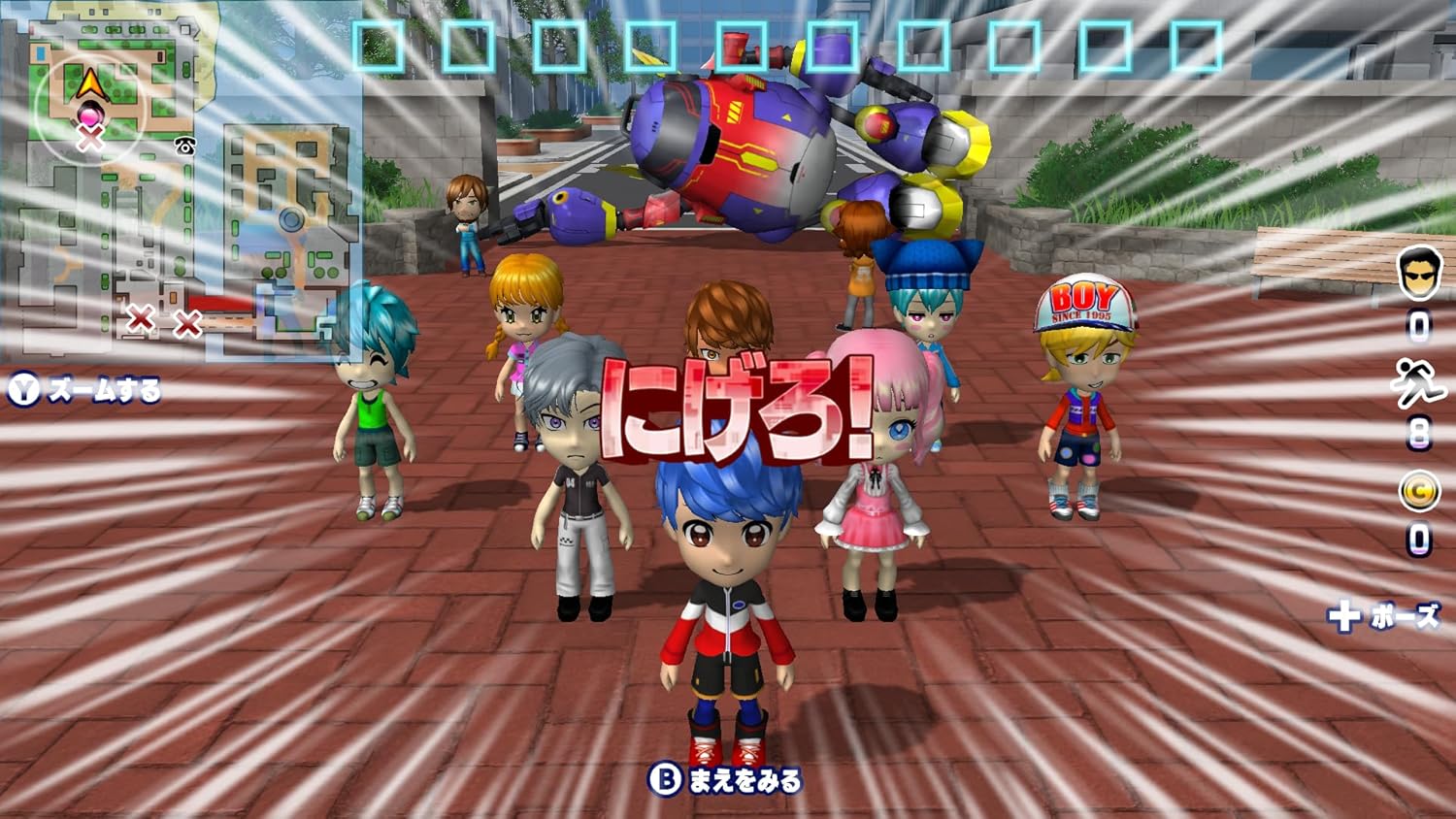The height and width of the screenshot is (819, 1456).
Task: Click the yellow player arrow on the minimap
Action: click(x=89, y=84)
